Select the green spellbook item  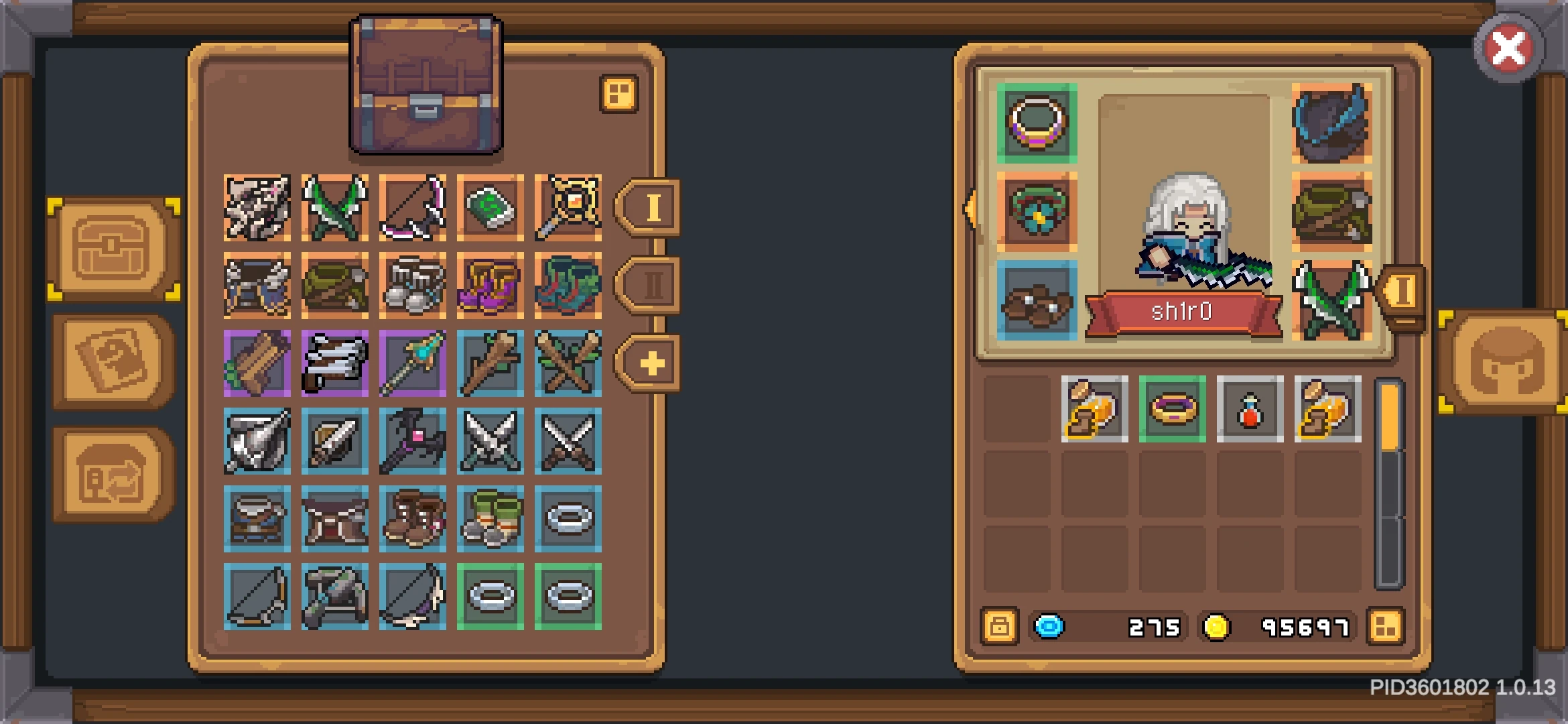point(490,206)
